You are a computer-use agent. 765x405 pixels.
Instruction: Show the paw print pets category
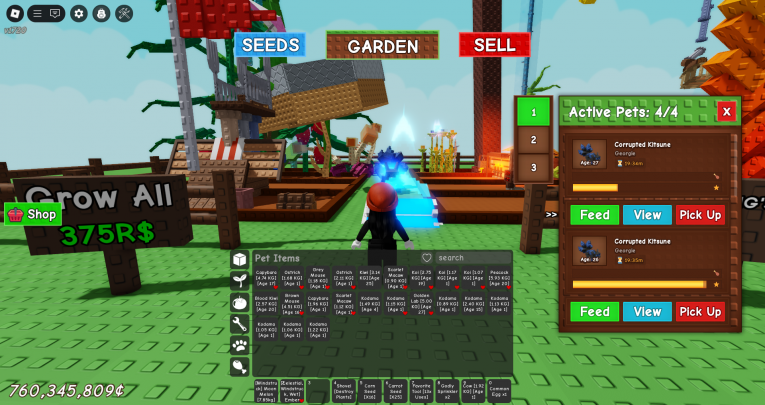point(240,345)
